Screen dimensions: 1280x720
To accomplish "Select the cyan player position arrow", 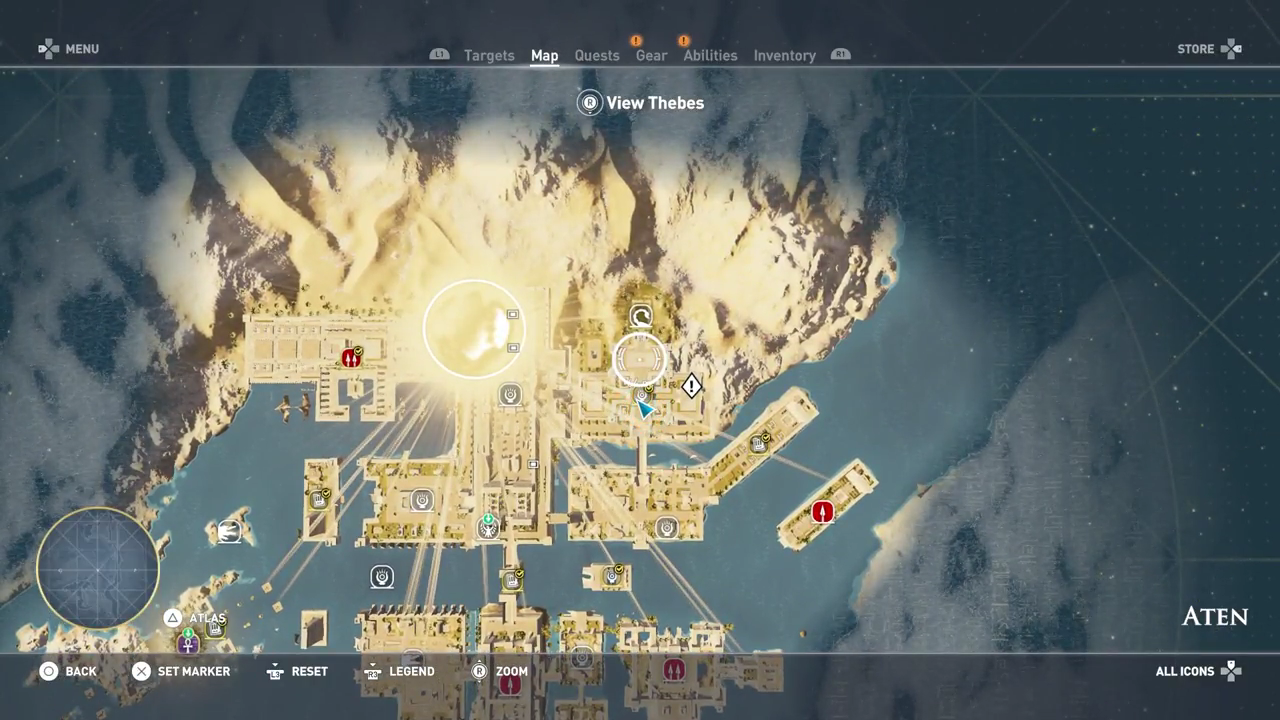I will coord(643,408).
